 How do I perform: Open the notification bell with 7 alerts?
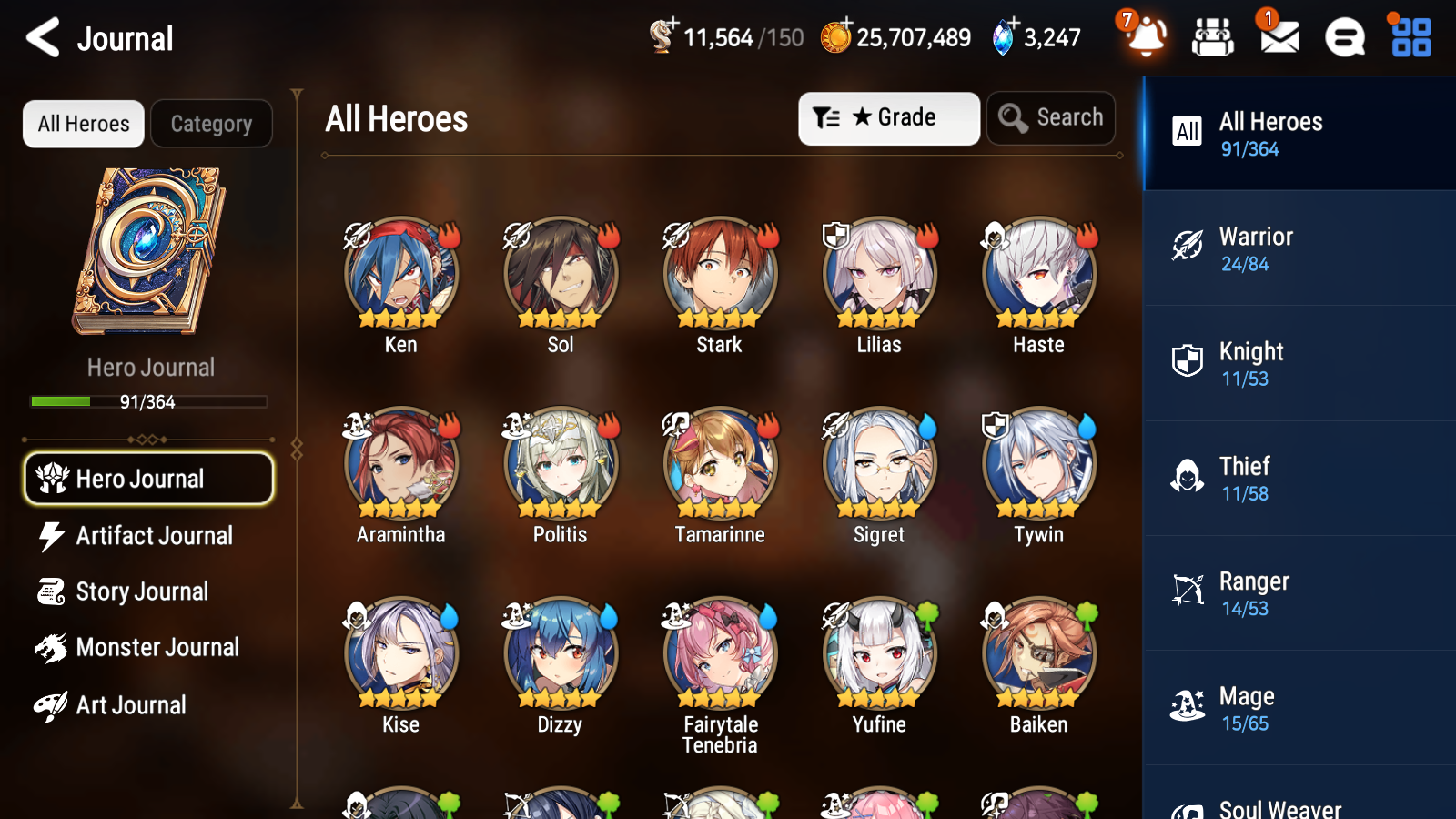[x=1146, y=38]
